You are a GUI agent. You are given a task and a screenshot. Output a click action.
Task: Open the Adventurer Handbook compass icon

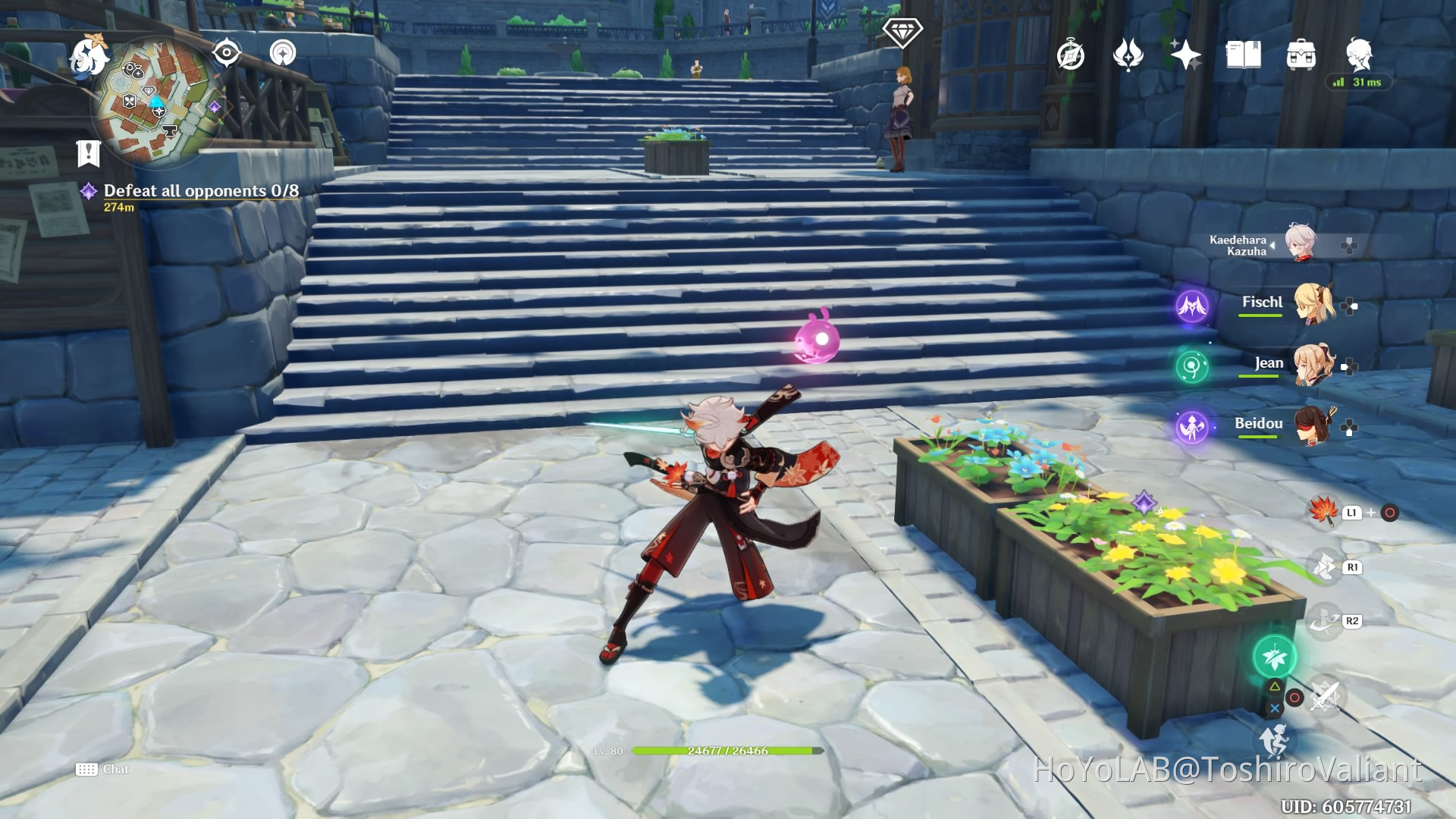1071,55
